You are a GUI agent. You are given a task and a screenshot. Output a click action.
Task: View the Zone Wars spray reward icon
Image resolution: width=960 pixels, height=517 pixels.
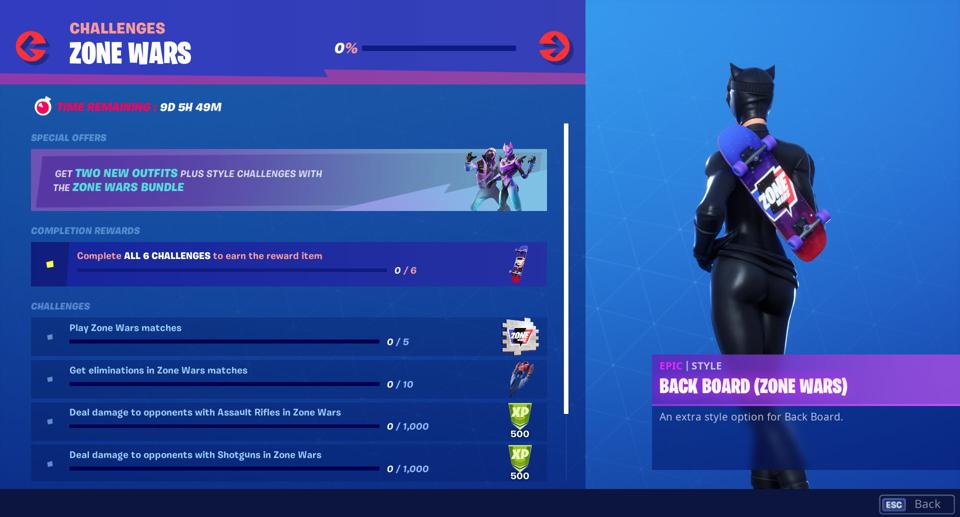519,336
